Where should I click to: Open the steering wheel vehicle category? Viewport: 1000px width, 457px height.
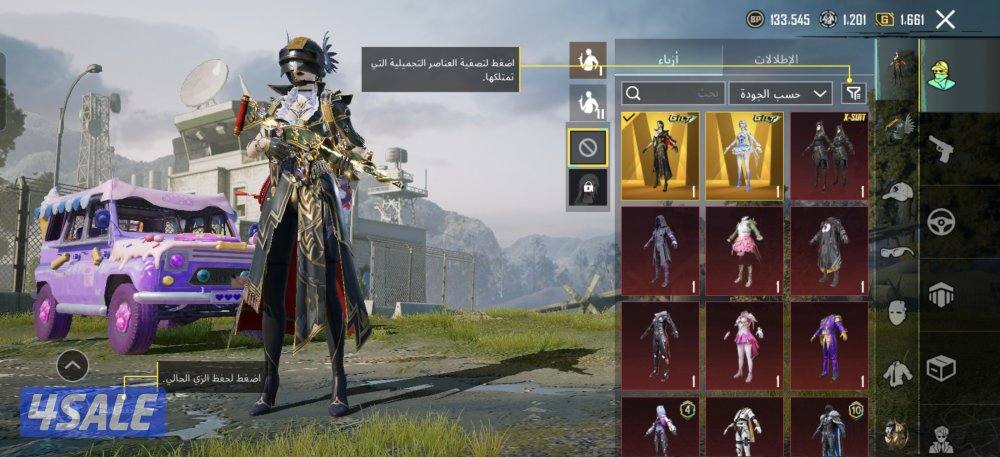(x=941, y=221)
